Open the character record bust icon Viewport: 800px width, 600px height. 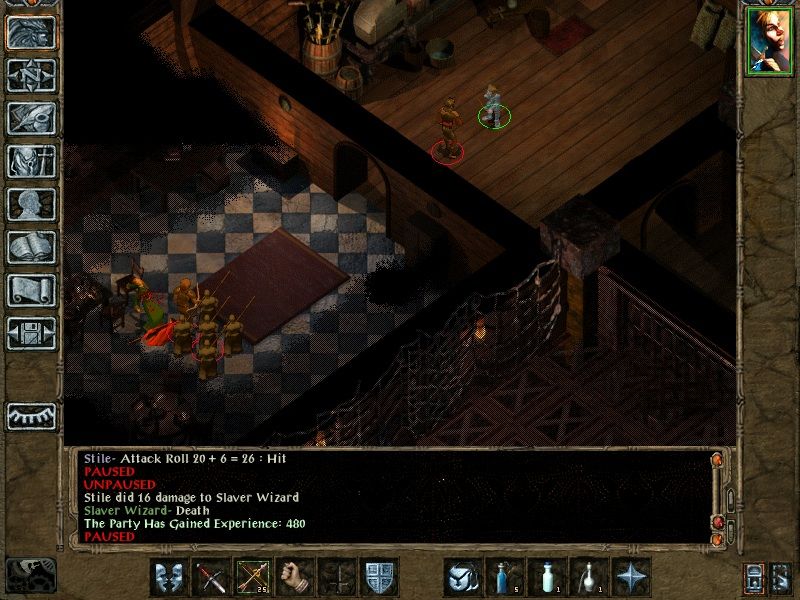tap(31, 204)
